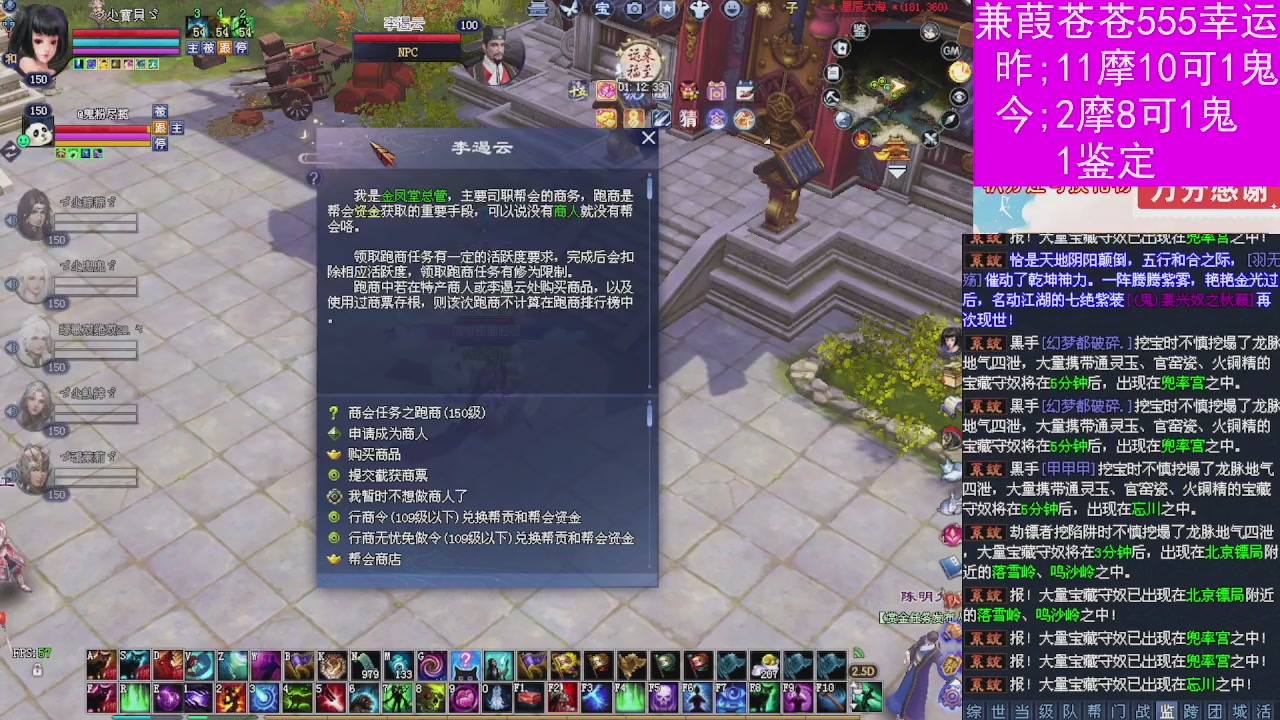Open the red gift box event icon
Viewport: 1280px width, 720px height.
[687, 89]
